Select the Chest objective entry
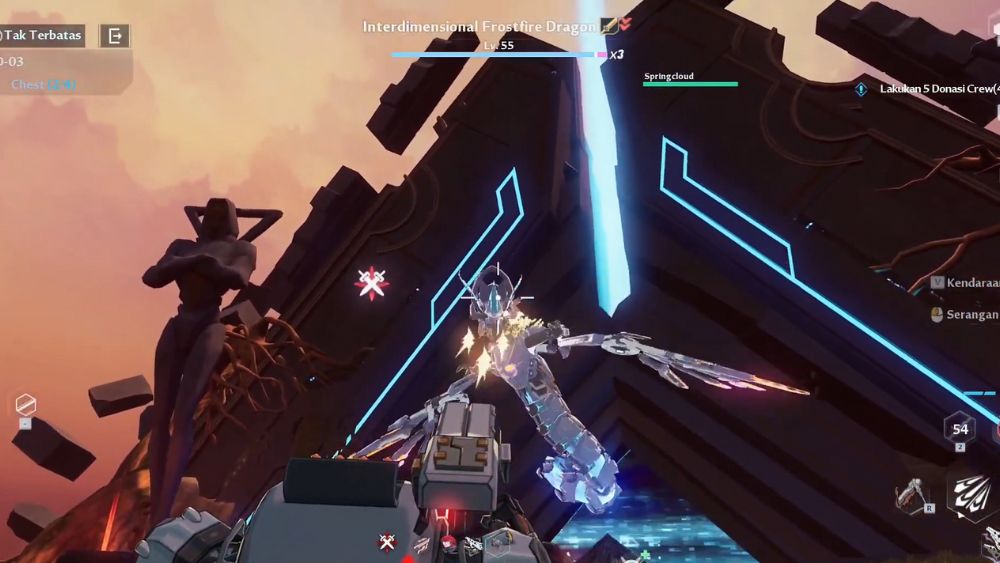 coord(42,85)
